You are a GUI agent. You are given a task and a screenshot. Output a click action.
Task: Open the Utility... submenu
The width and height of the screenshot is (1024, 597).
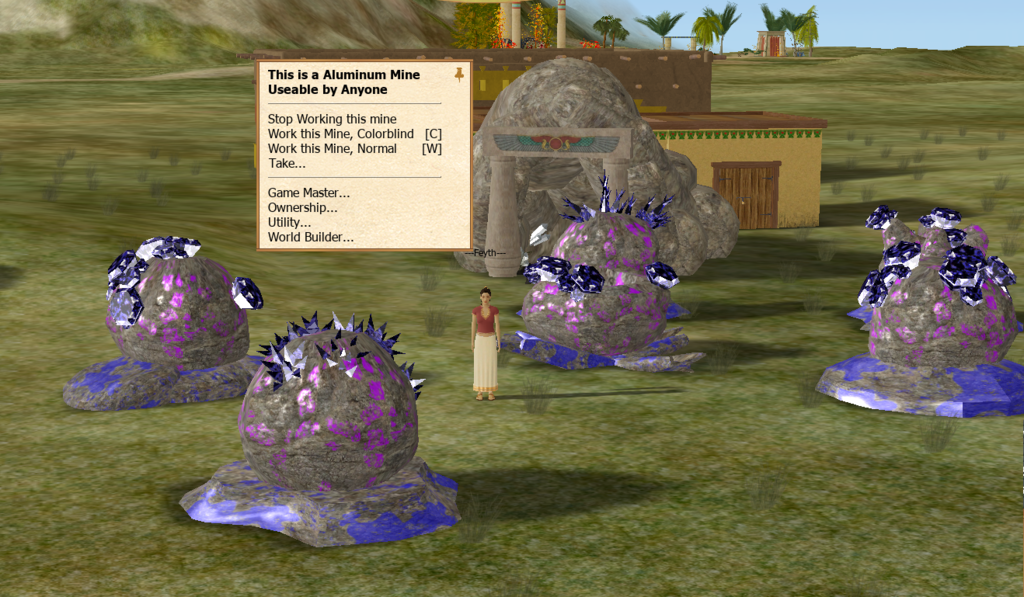[x=289, y=222]
